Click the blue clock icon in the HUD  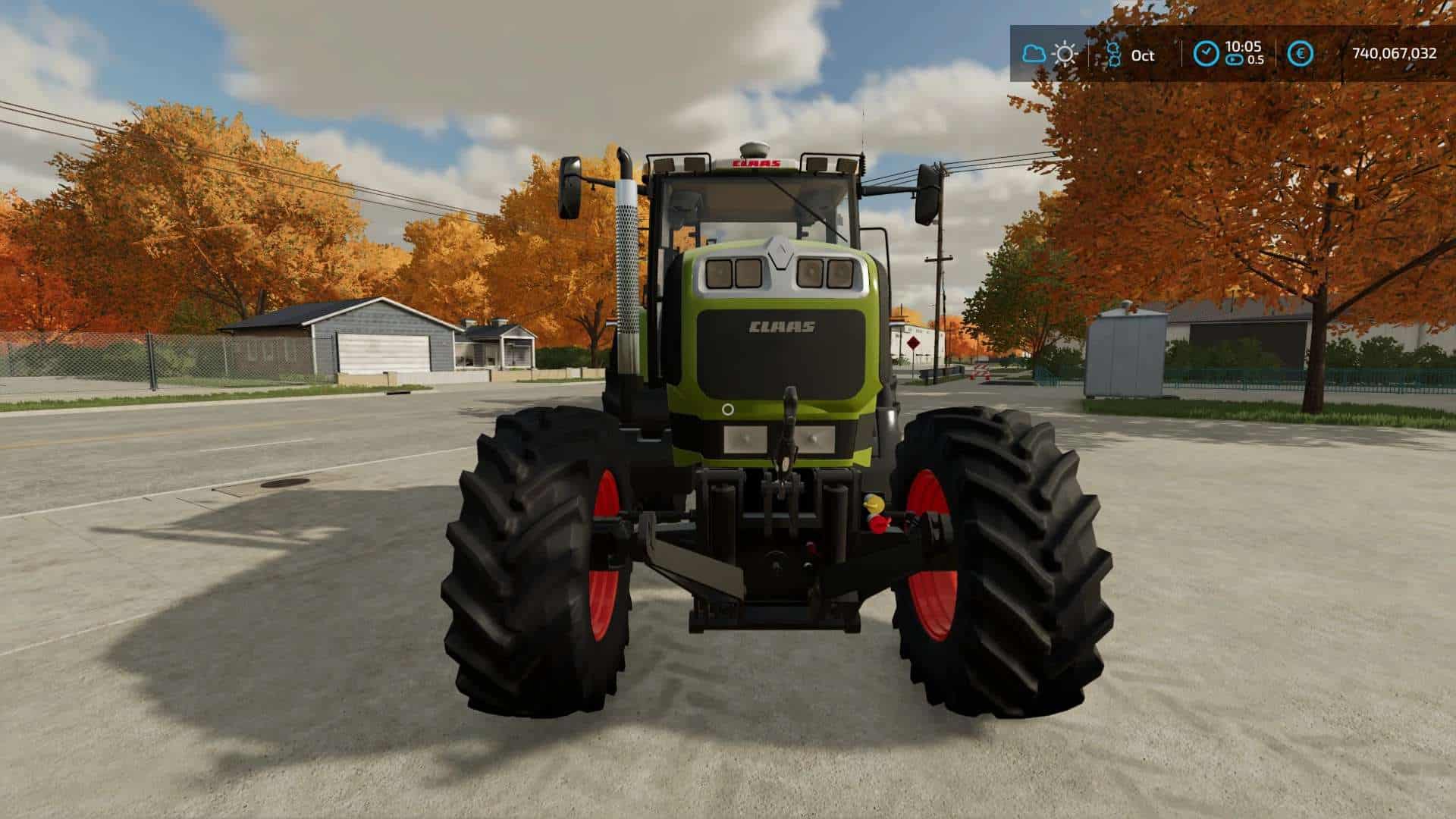coord(1206,53)
